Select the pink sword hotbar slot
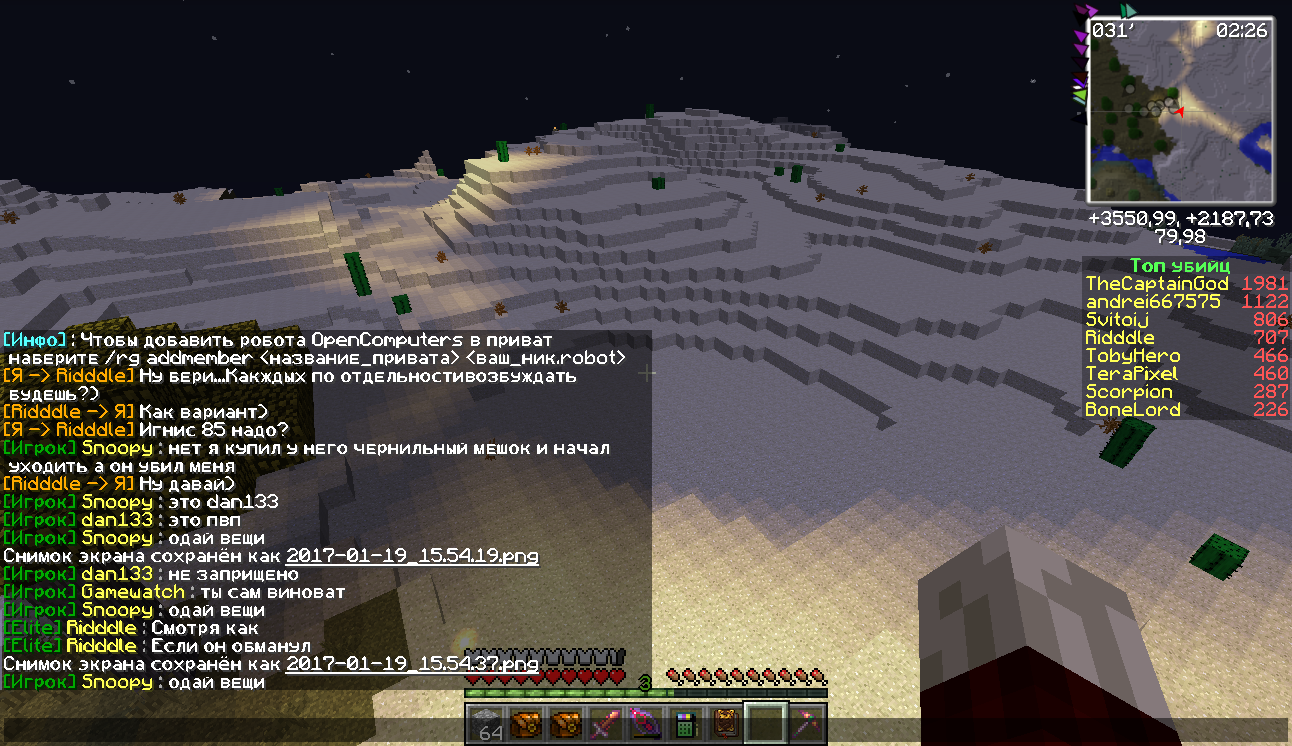Screen dimensions: 1292x746 (x=606, y=723)
